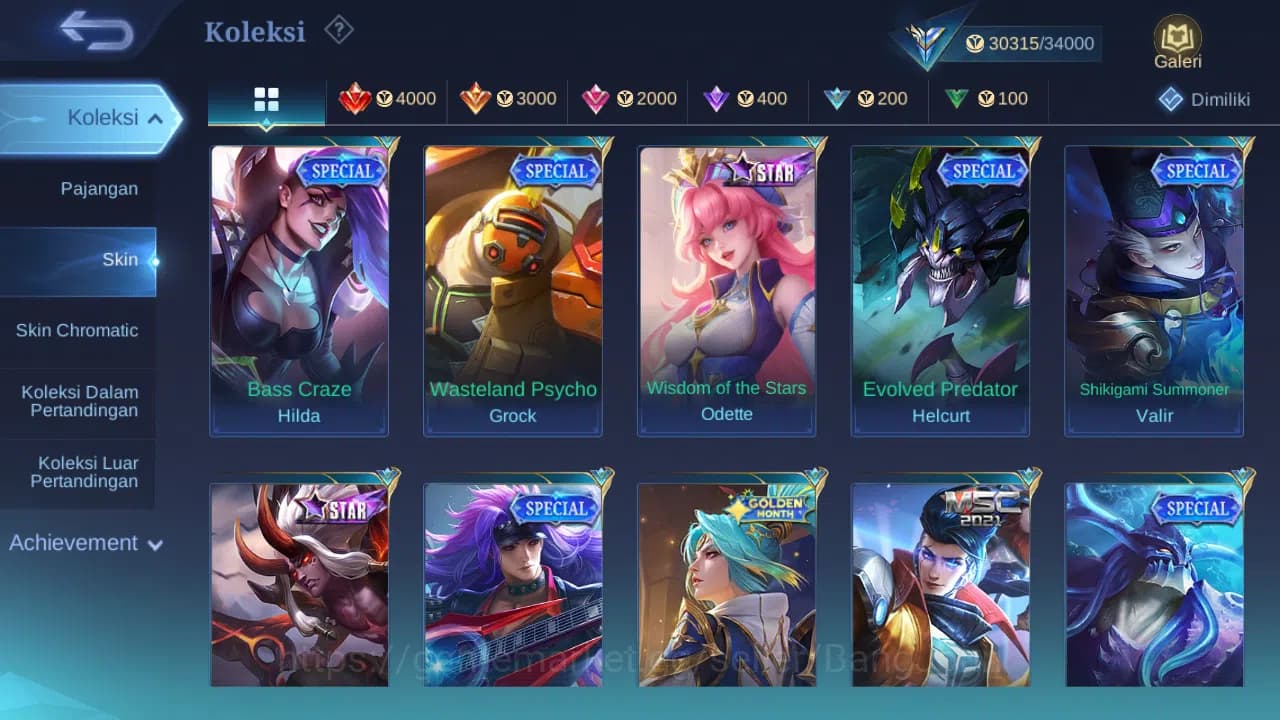Open the Wisdom of the Stars Odette skin
Screen dimensions: 1280x720
727,290
